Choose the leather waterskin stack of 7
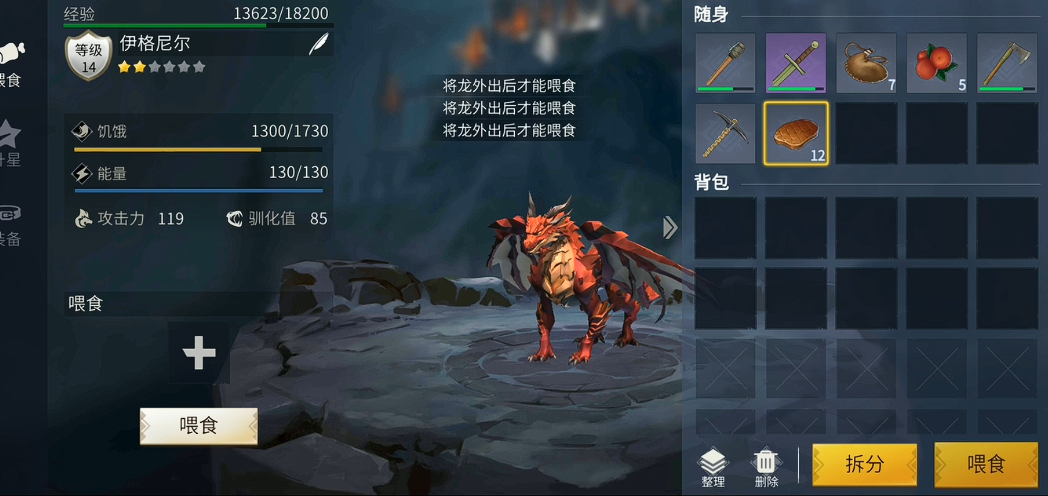The width and height of the screenshot is (1048, 496). (x=866, y=63)
